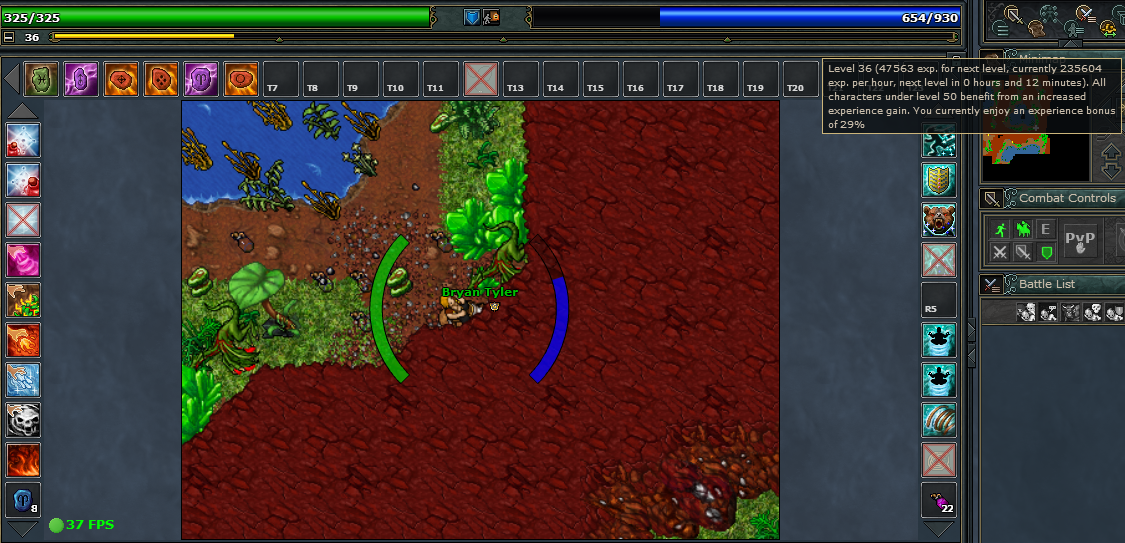
Task: Toggle the PvP mode button
Action: [x=1080, y=240]
